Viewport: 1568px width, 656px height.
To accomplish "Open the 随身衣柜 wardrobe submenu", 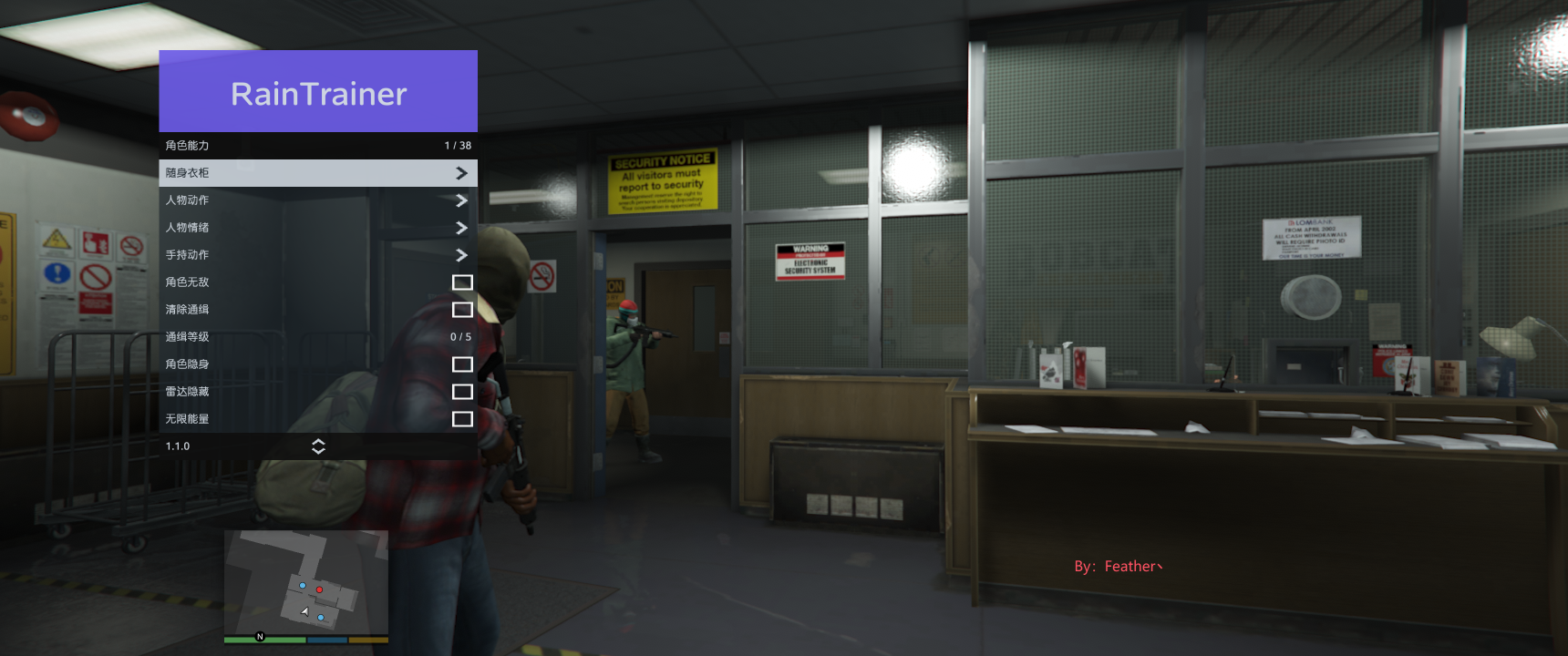I will tap(317, 173).
